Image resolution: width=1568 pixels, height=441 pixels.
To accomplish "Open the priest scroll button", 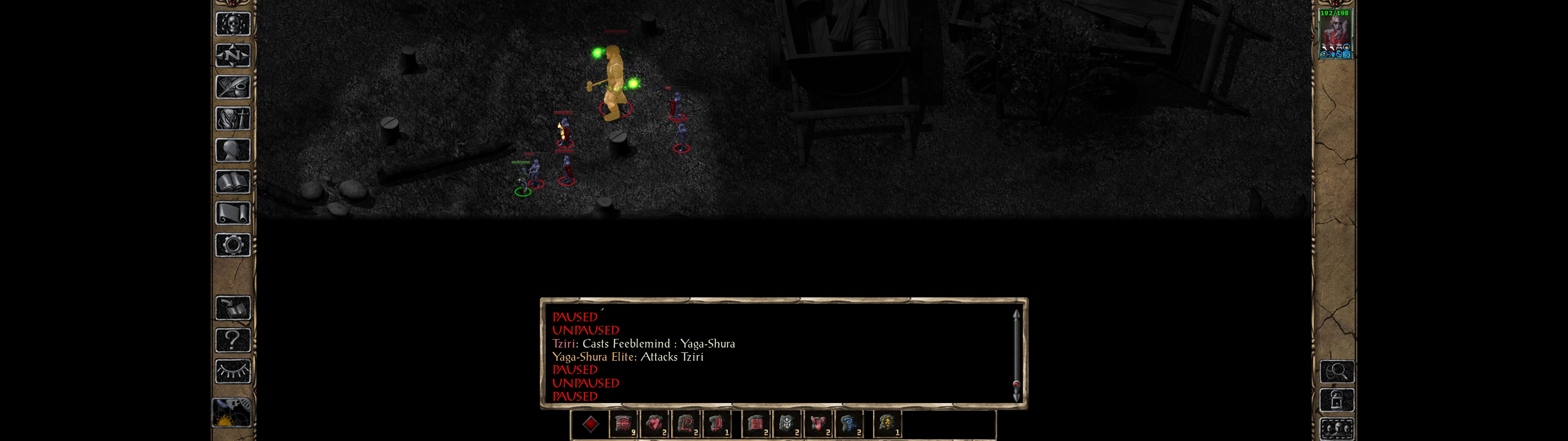I will [232, 213].
